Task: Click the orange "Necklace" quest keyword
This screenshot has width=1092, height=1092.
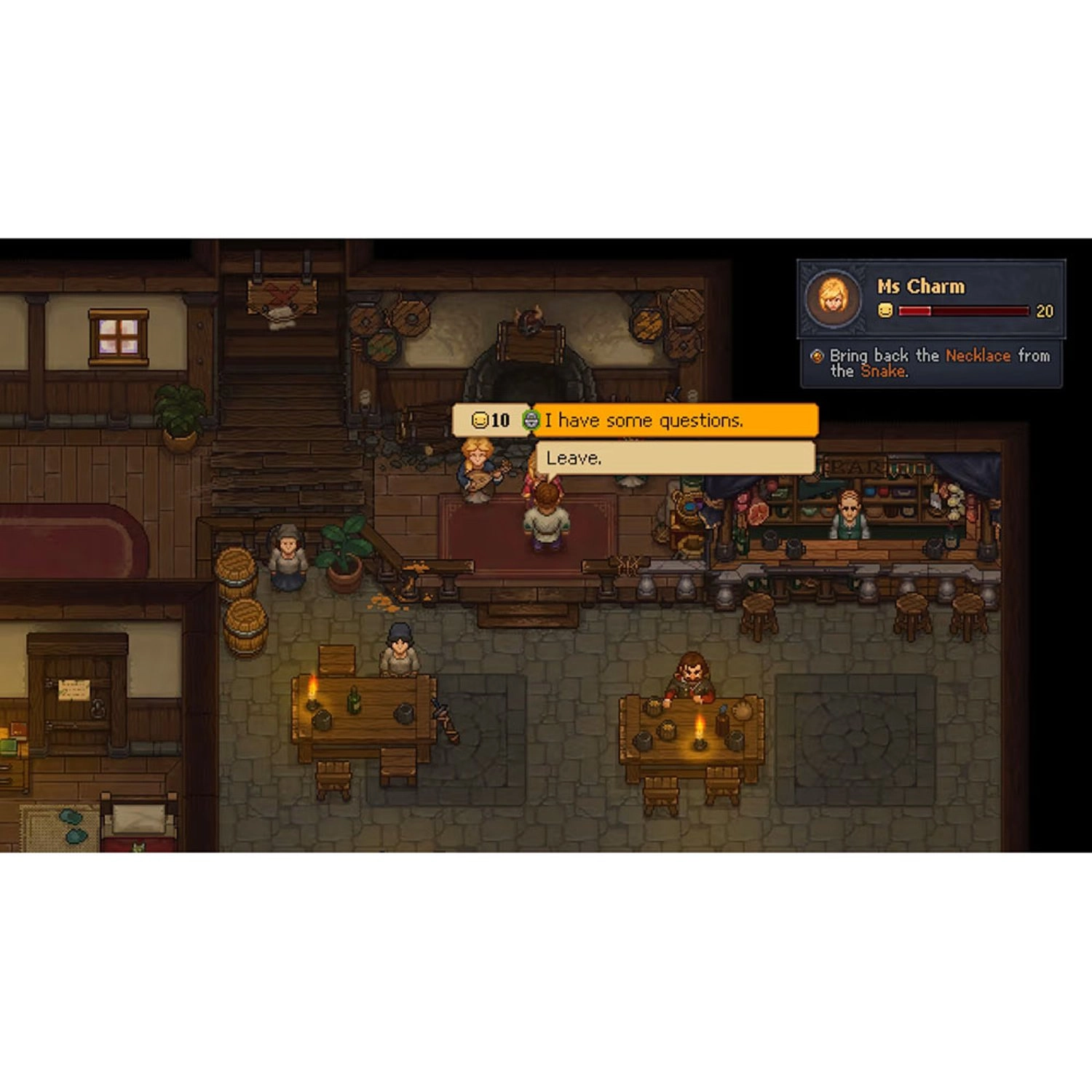Action: click(978, 357)
